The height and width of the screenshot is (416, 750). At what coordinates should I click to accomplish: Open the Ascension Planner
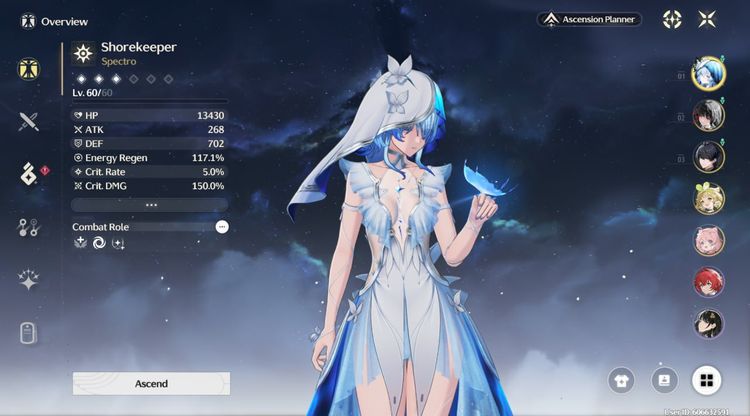pyautogui.click(x=589, y=19)
